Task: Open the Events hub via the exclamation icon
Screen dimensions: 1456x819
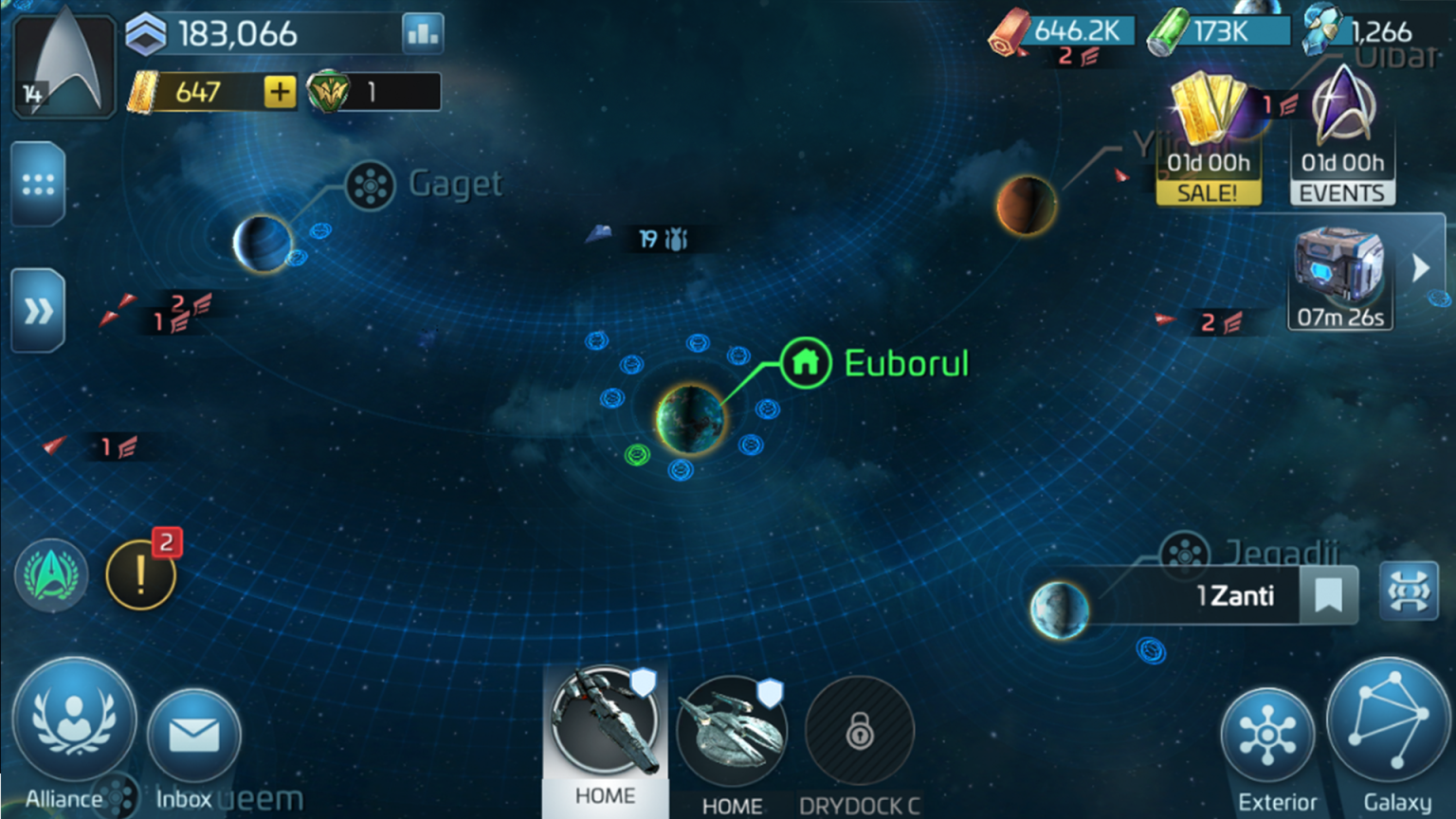Action: tap(140, 573)
